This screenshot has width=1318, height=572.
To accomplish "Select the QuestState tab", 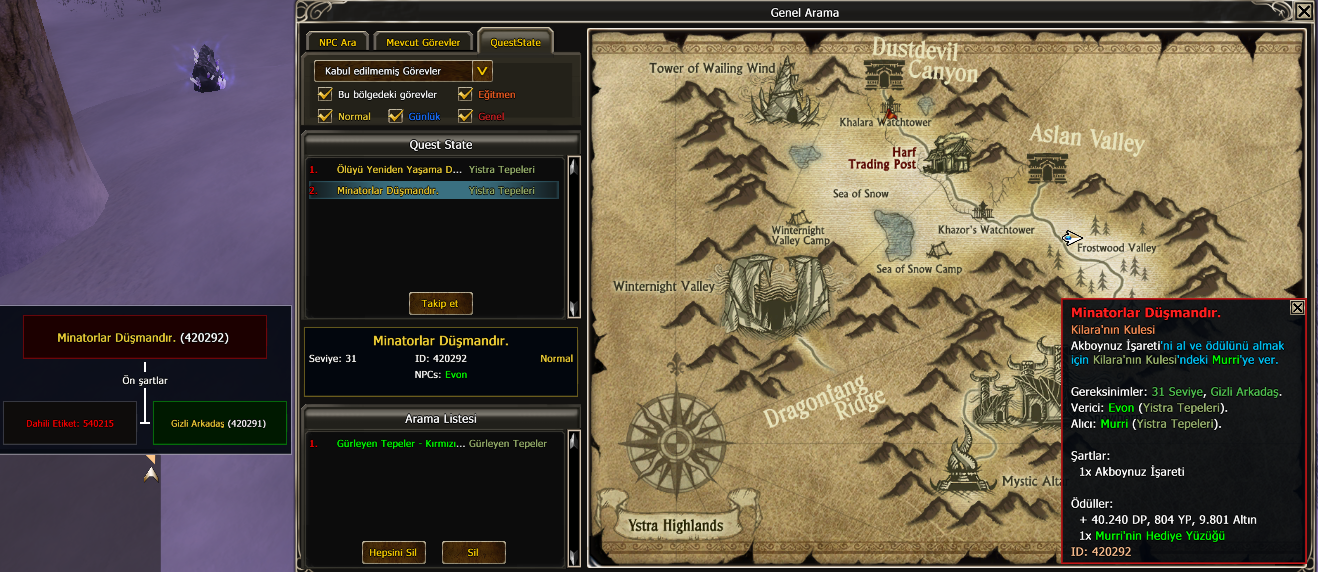I will [x=515, y=43].
